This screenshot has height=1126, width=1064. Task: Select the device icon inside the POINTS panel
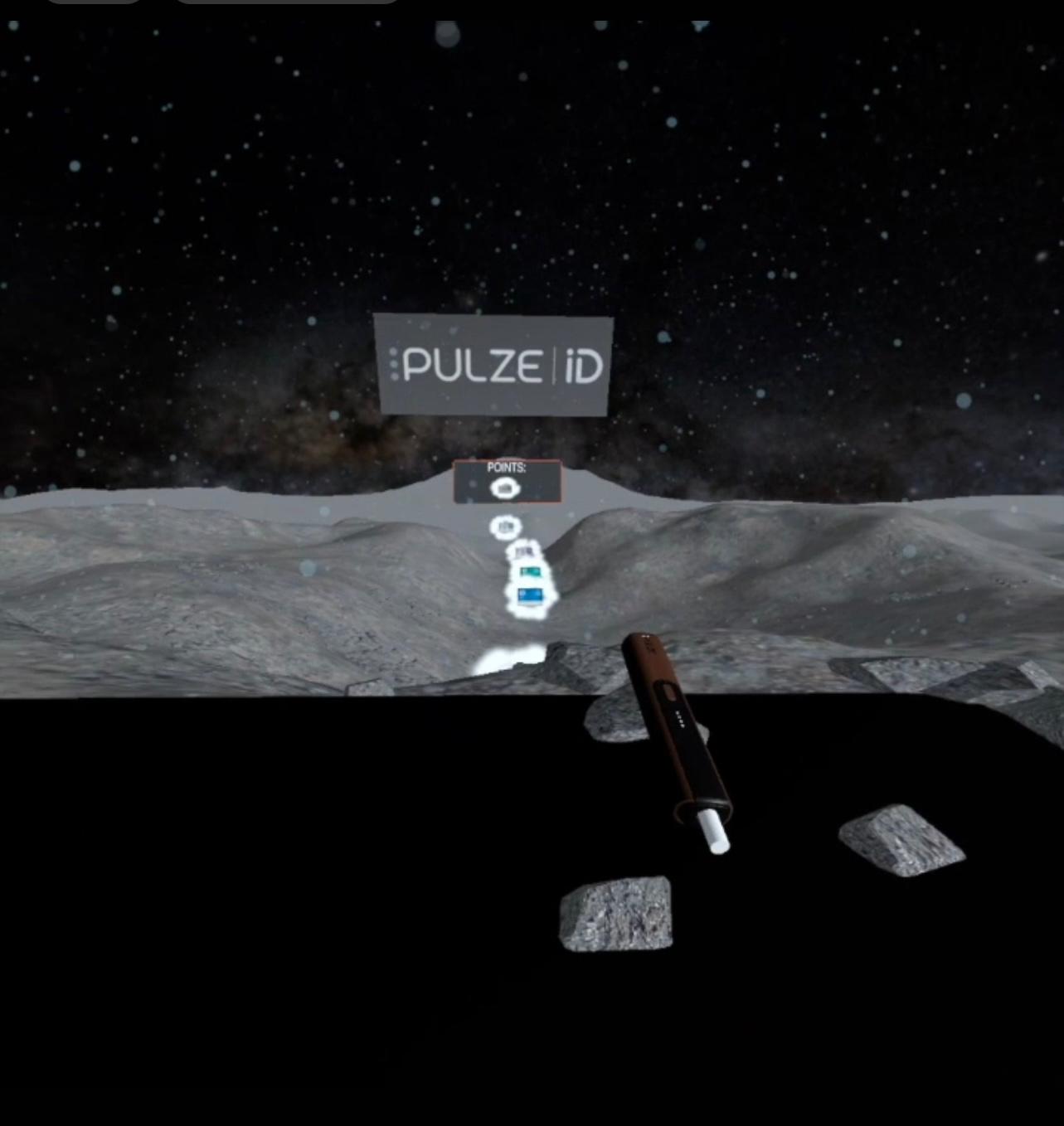(505, 487)
